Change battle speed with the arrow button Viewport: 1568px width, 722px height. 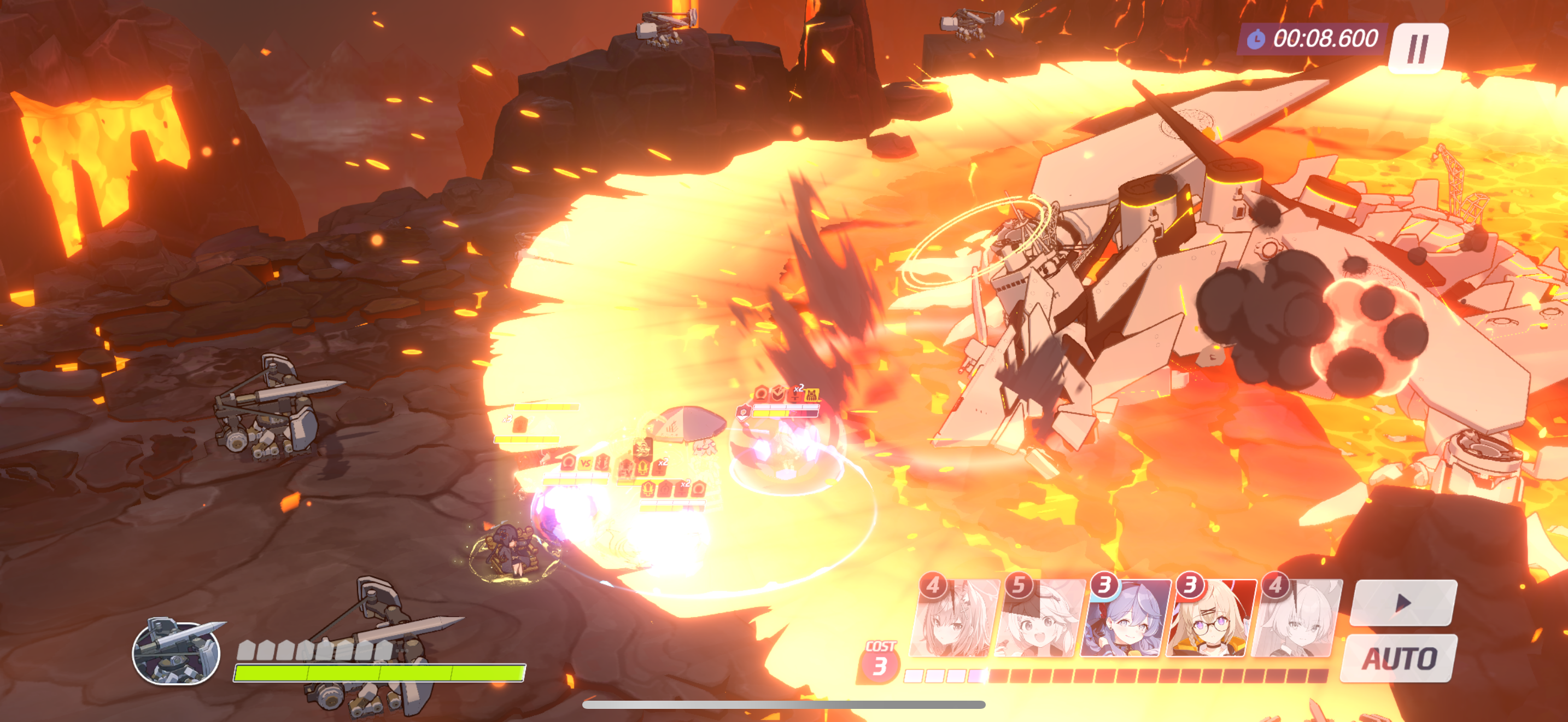1403,603
